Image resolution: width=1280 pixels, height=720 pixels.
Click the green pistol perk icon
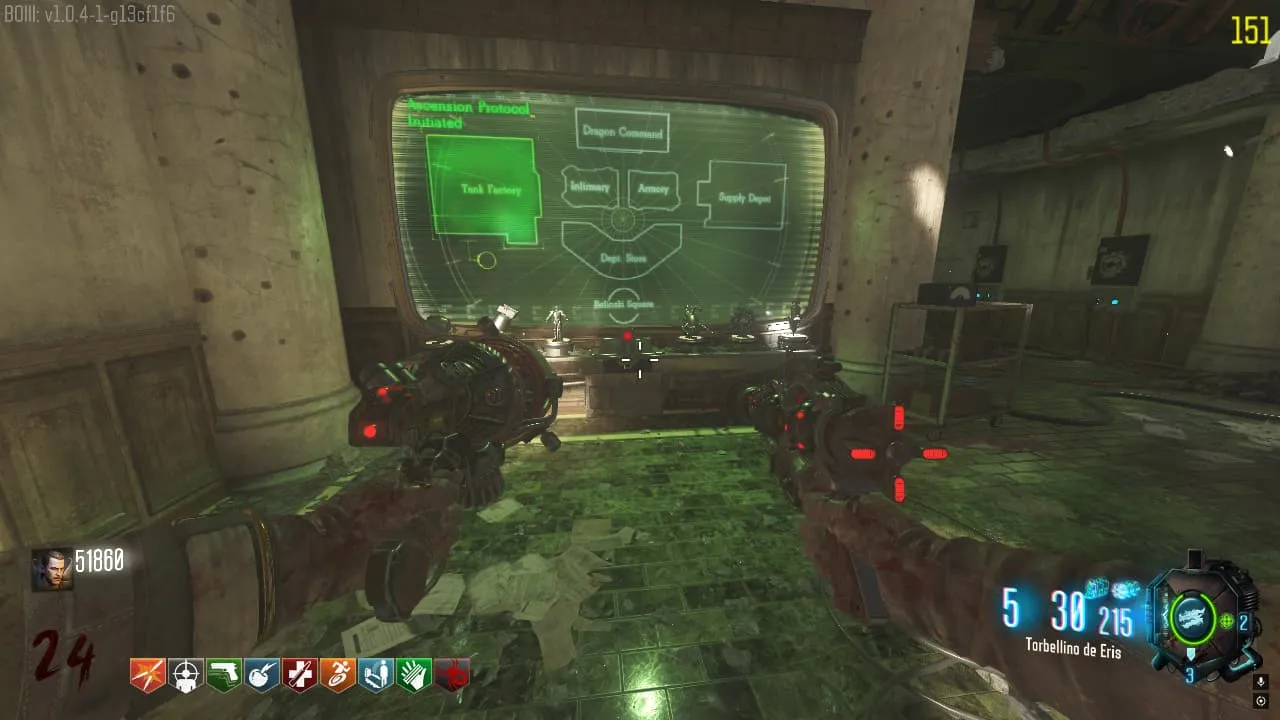coord(224,675)
